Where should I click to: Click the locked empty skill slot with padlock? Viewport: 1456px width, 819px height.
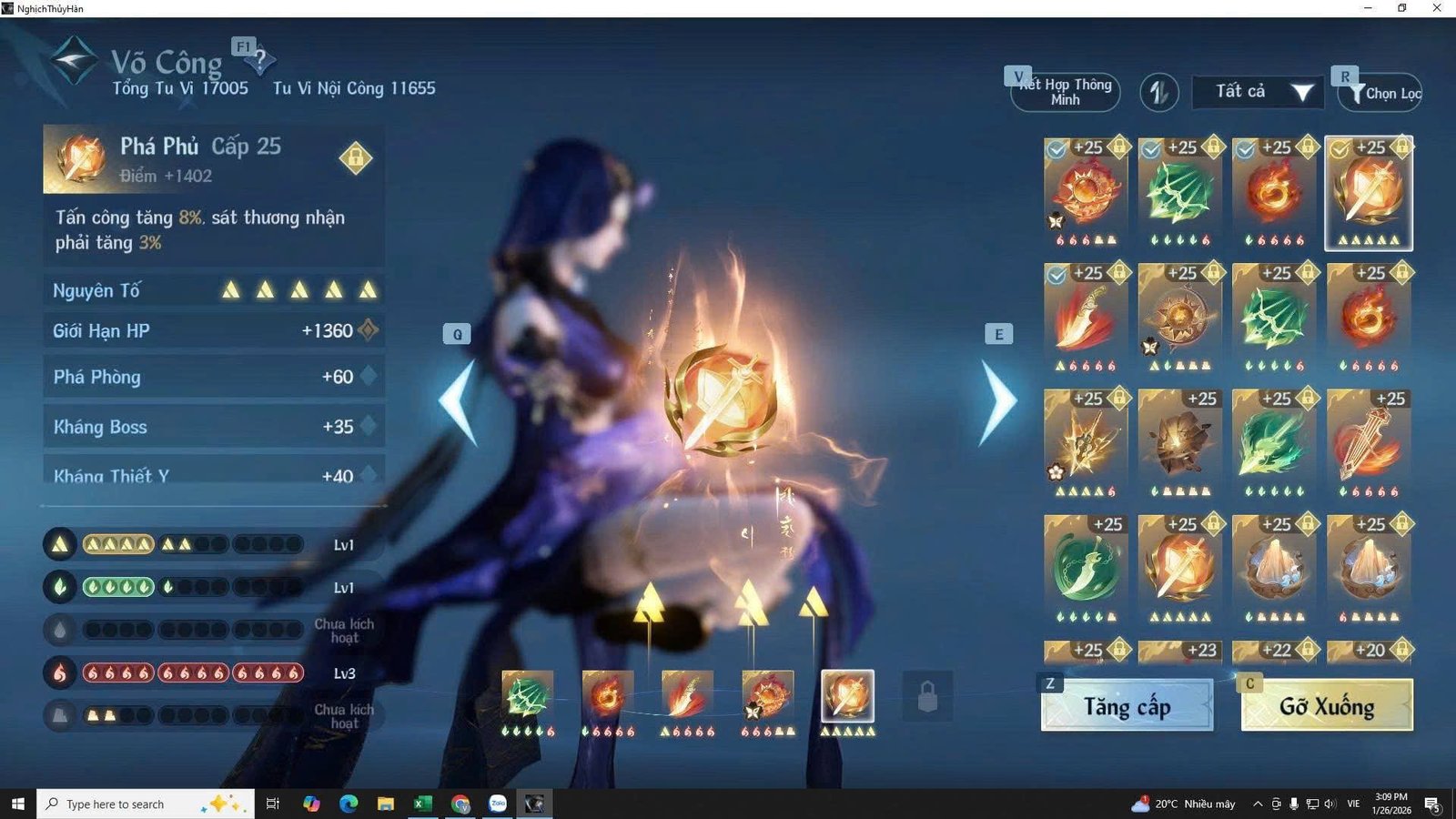pos(926,696)
